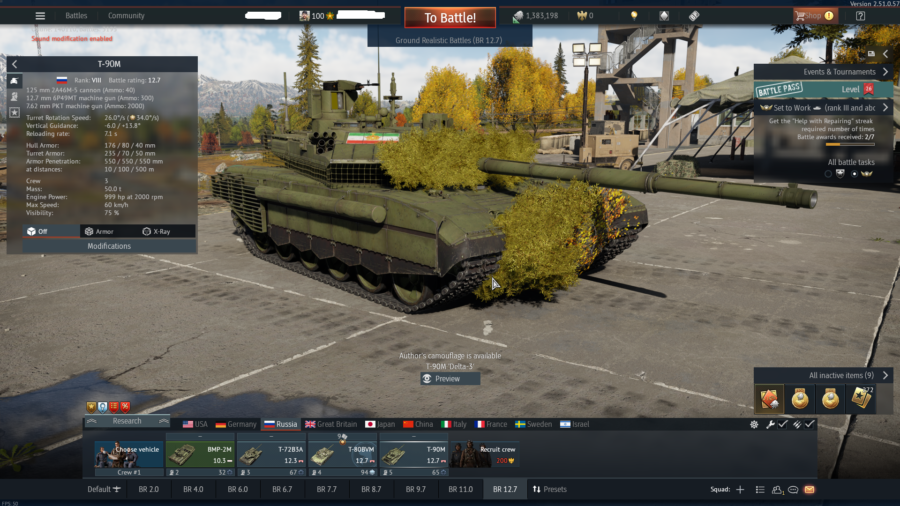900x506 pixels.
Task: Open the Presets menu
Action: tap(549, 489)
